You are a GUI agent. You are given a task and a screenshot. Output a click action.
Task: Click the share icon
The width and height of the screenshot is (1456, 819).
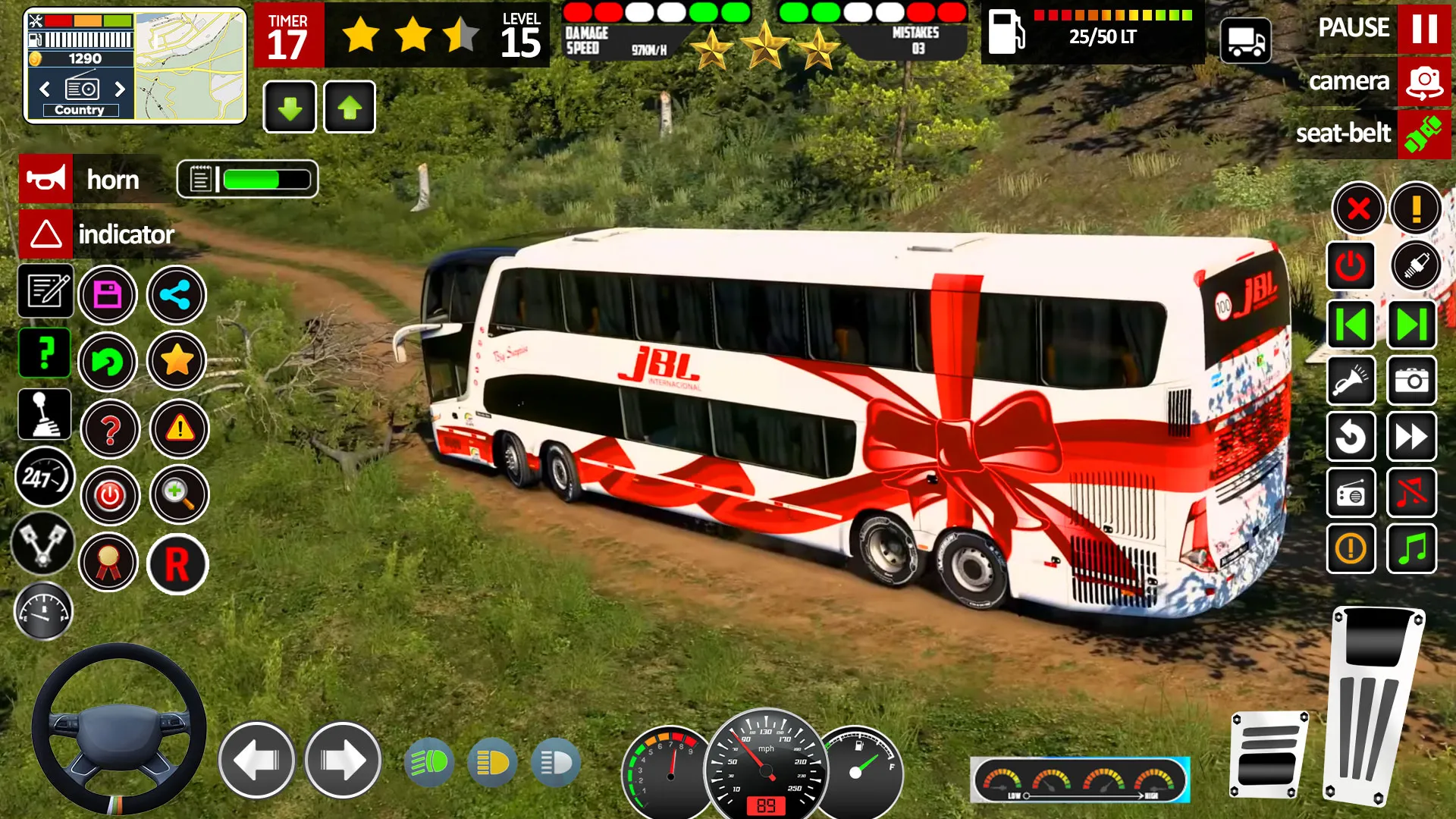tap(176, 295)
